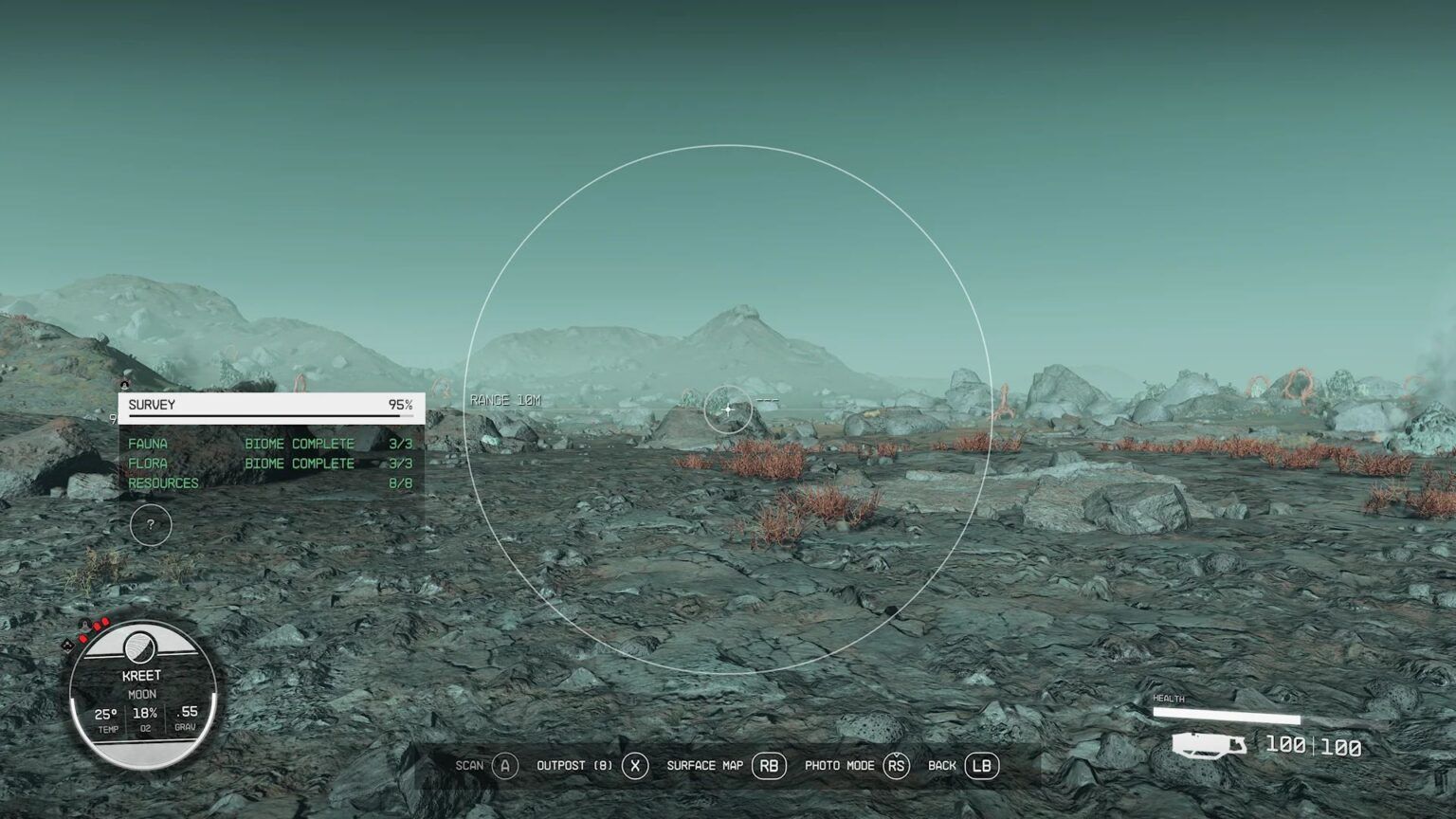1456x819 pixels.
Task: Activate Photo Mode
Action: pyautogui.click(x=842, y=765)
